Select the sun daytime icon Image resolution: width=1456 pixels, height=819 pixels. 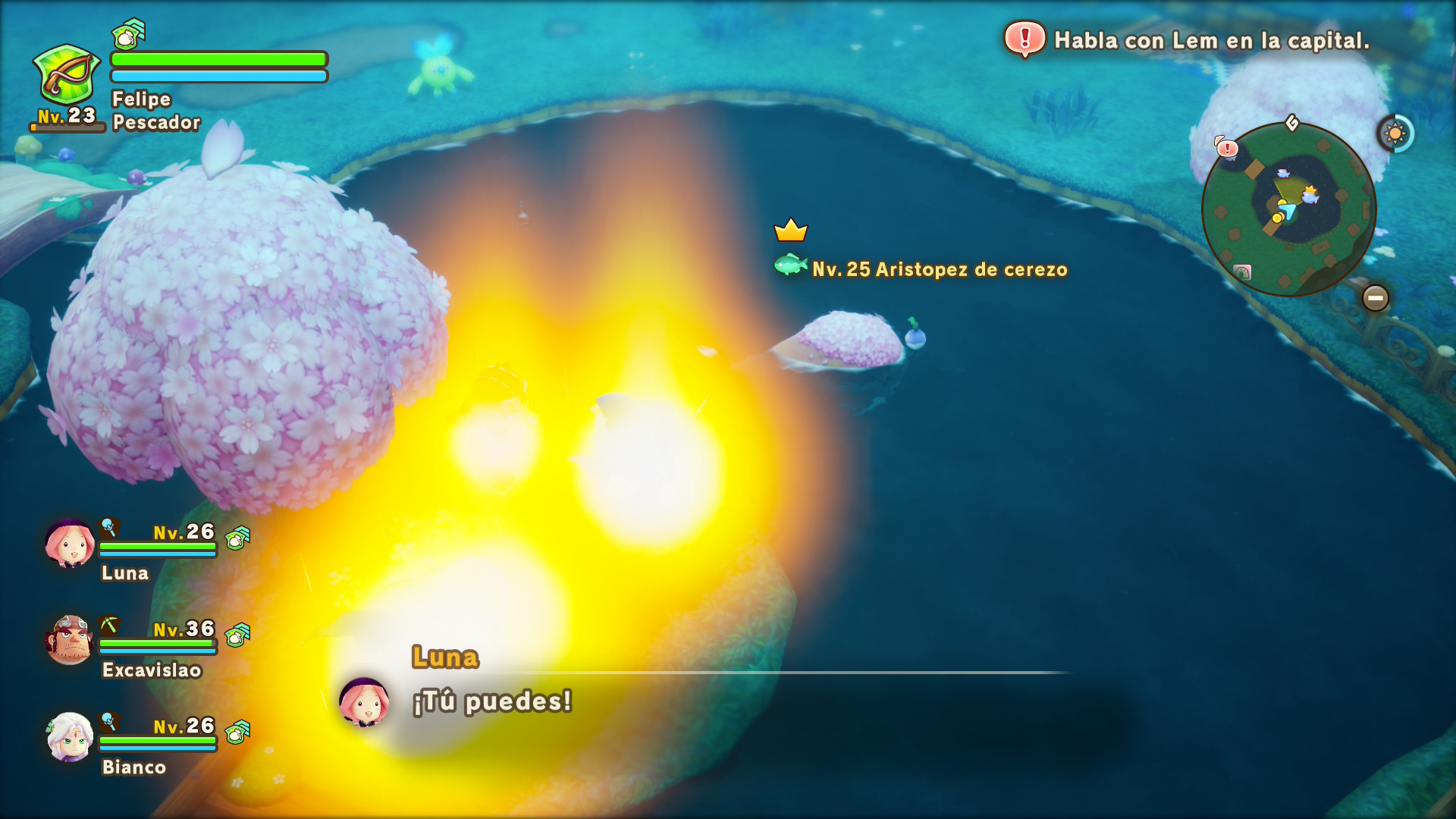point(1395,134)
